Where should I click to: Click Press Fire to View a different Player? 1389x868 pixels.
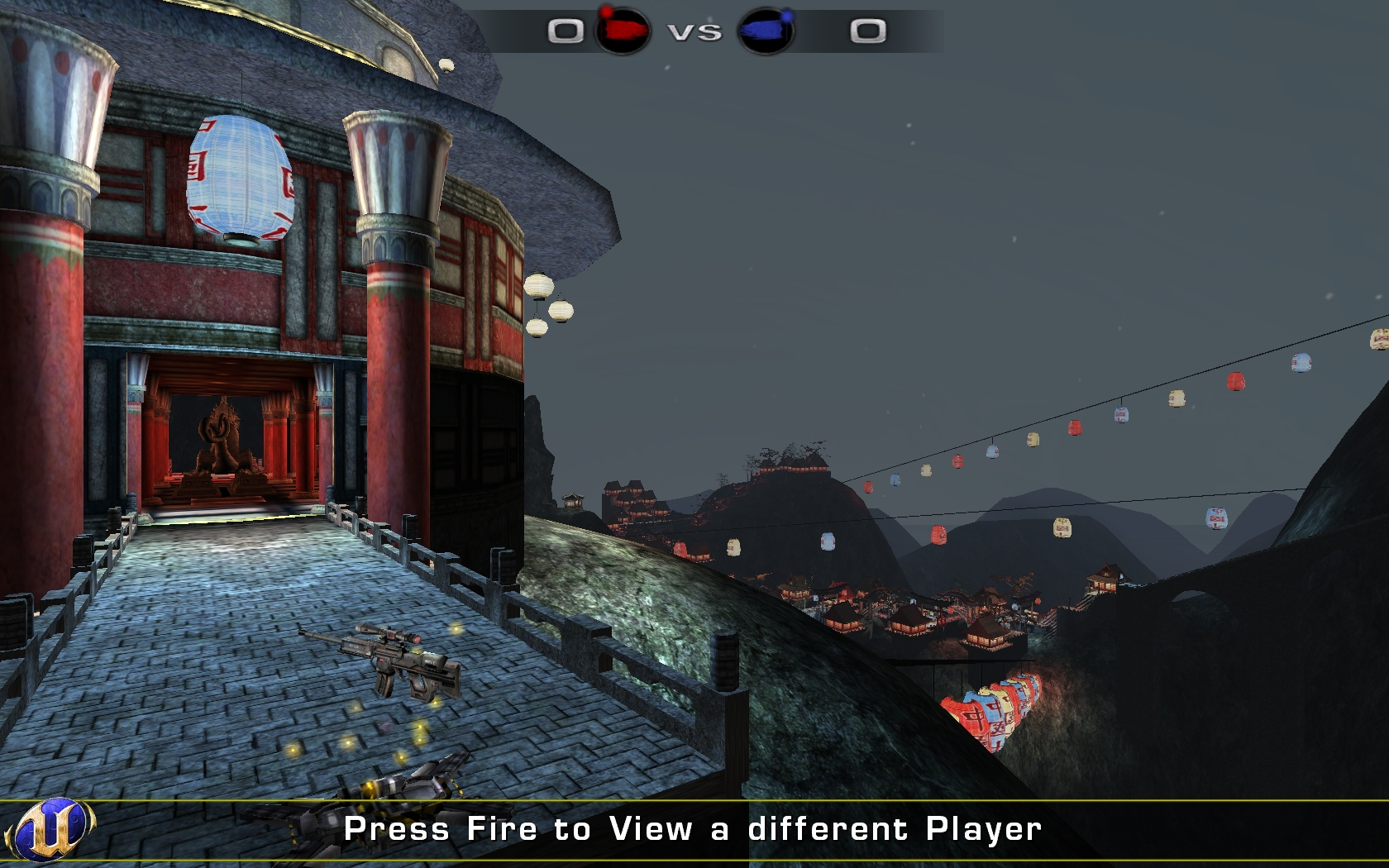tap(694, 826)
